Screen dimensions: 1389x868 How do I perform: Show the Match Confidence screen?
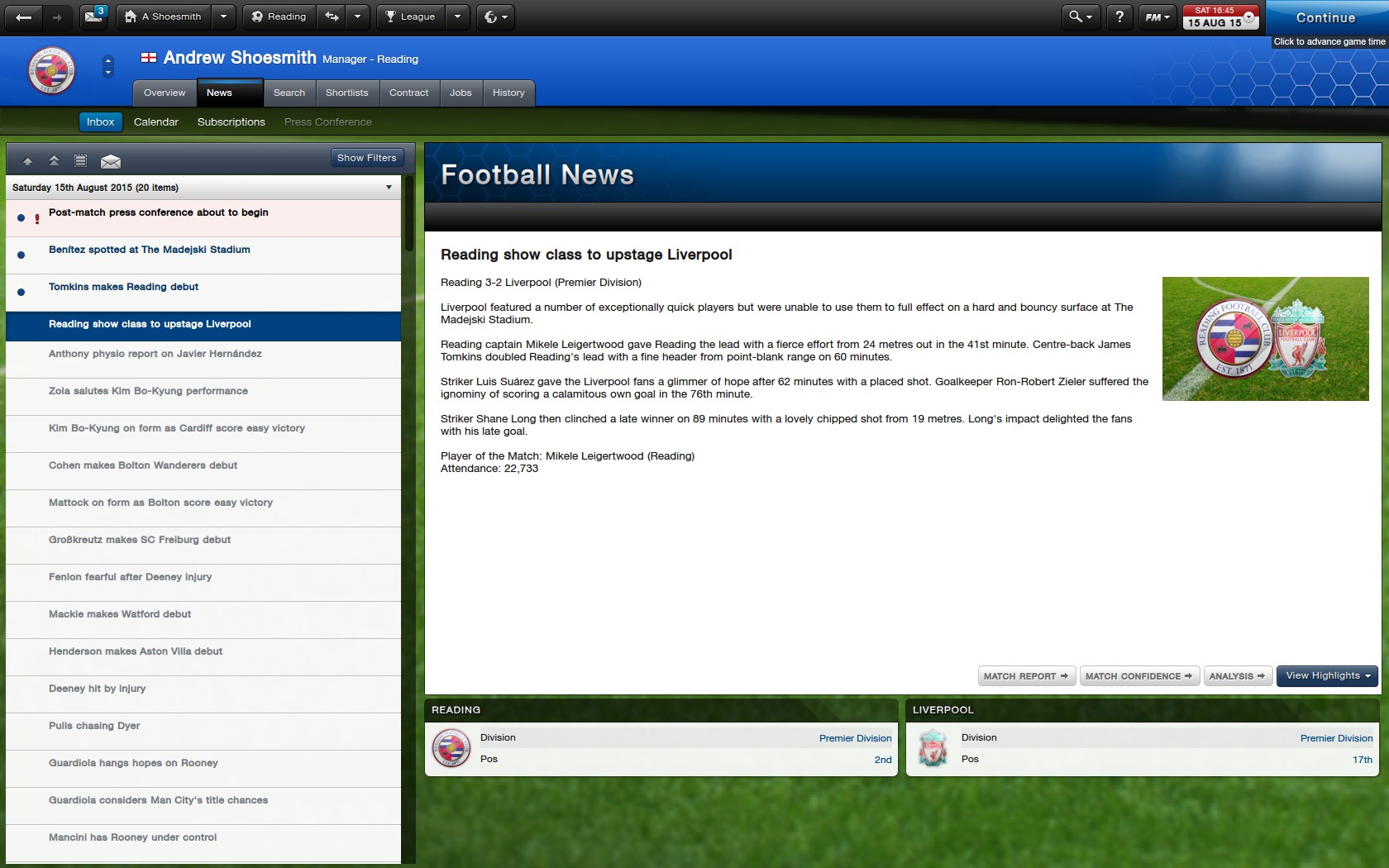coord(1138,676)
